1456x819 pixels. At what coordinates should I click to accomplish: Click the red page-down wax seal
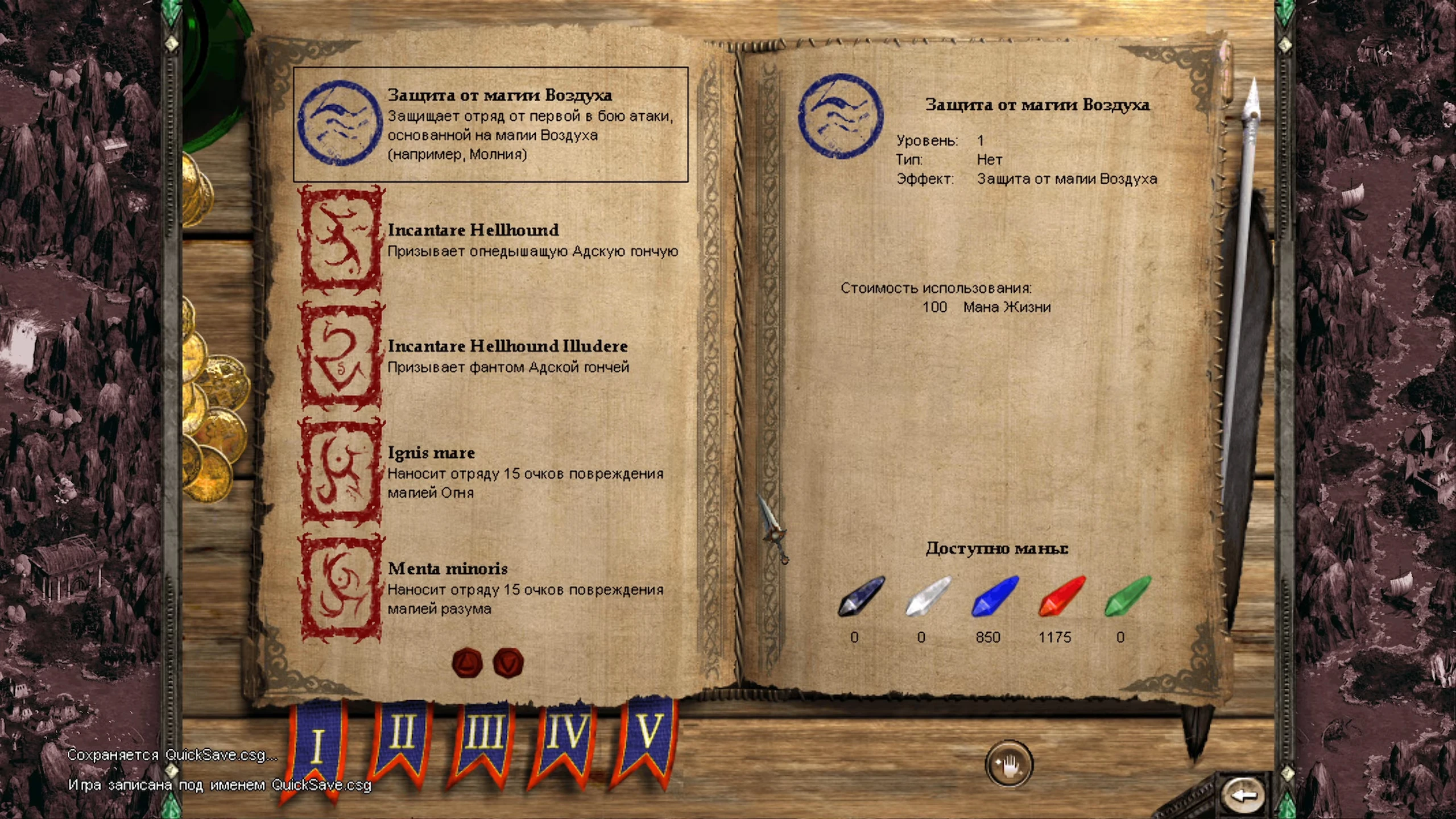[508, 663]
